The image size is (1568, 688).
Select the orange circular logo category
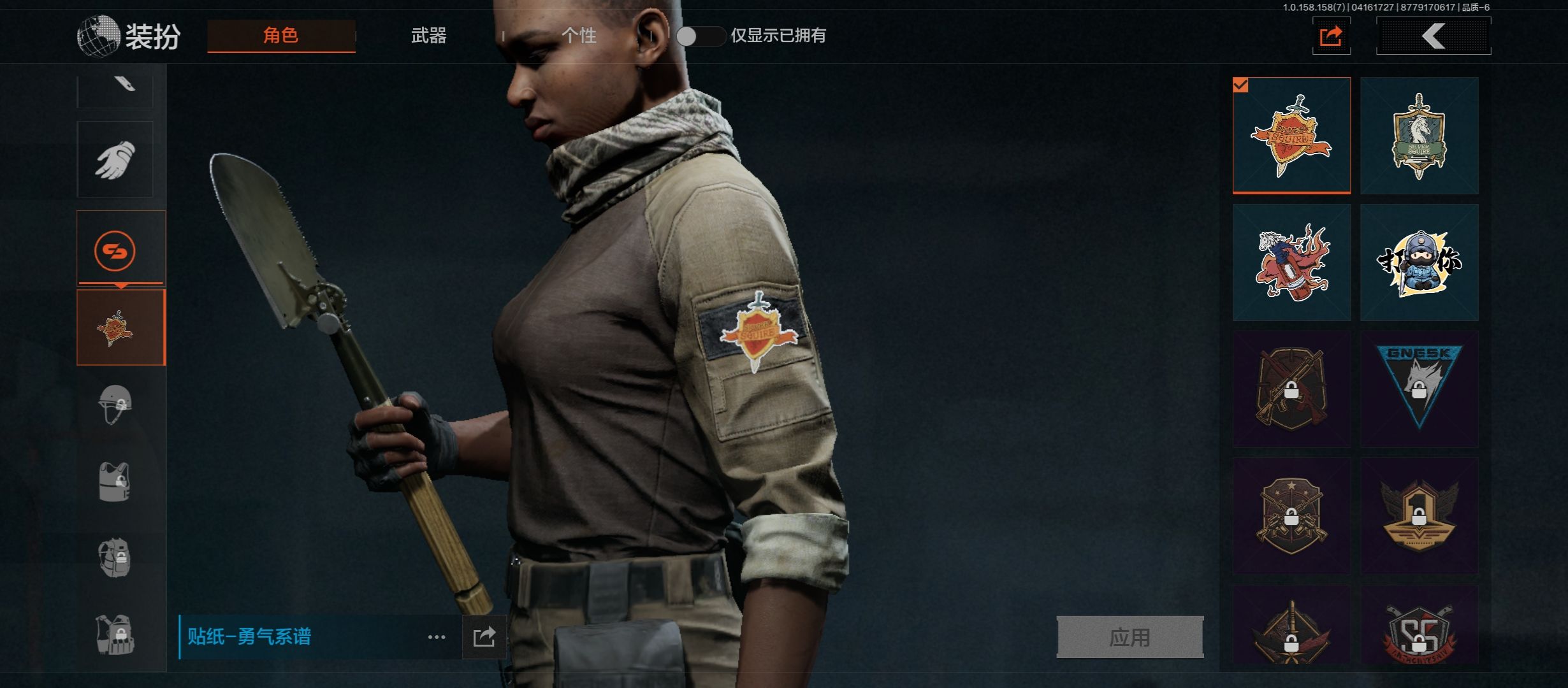pos(115,250)
